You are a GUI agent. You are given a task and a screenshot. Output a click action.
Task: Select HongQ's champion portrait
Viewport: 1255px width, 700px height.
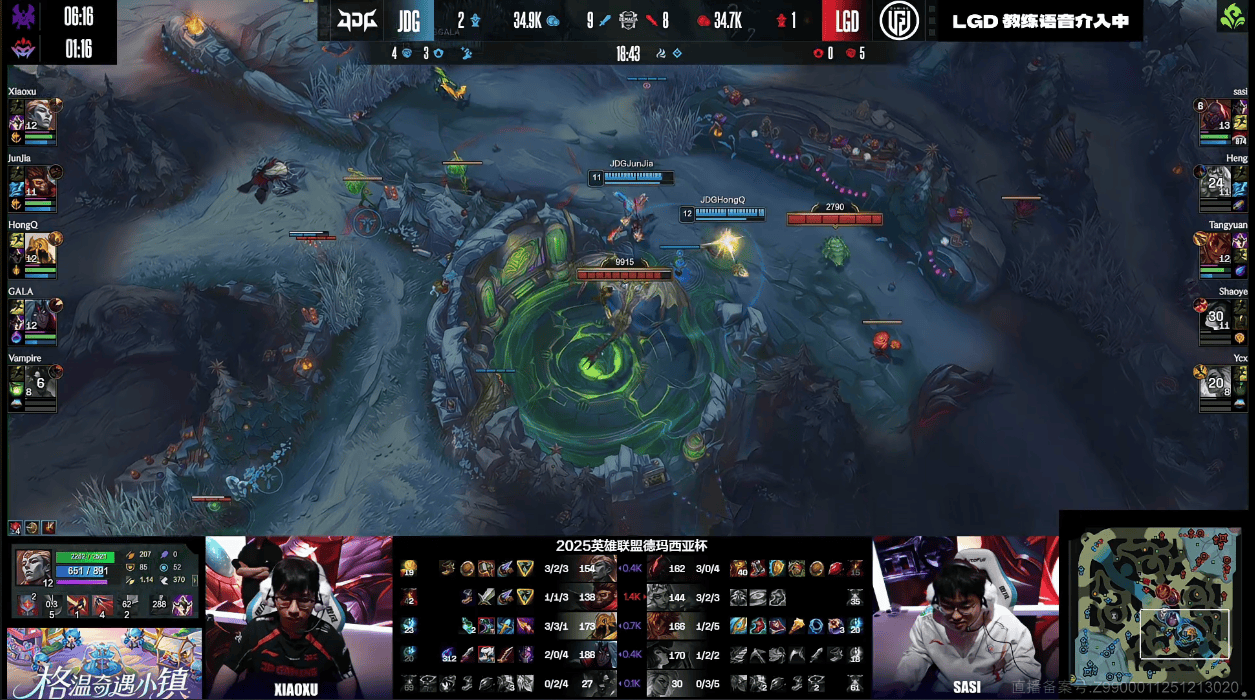click(x=38, y=247)
